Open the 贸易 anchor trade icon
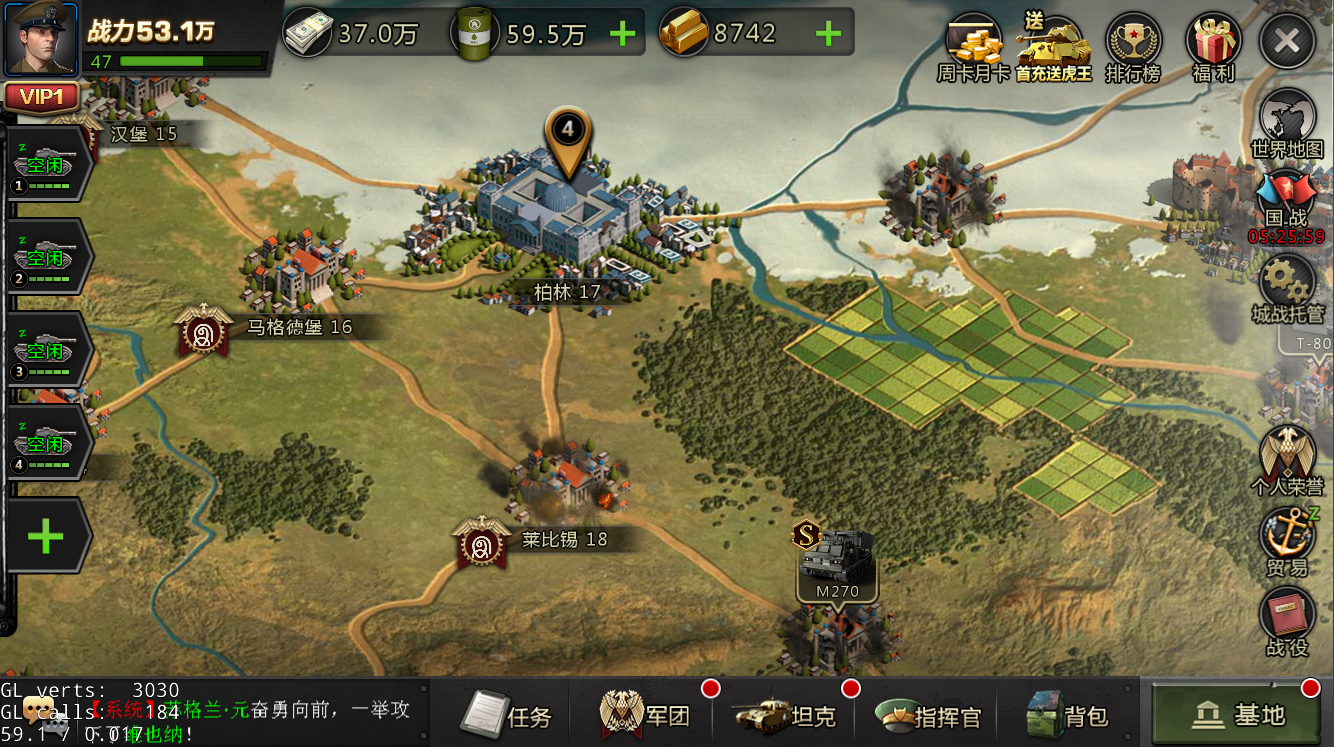 1287,542
